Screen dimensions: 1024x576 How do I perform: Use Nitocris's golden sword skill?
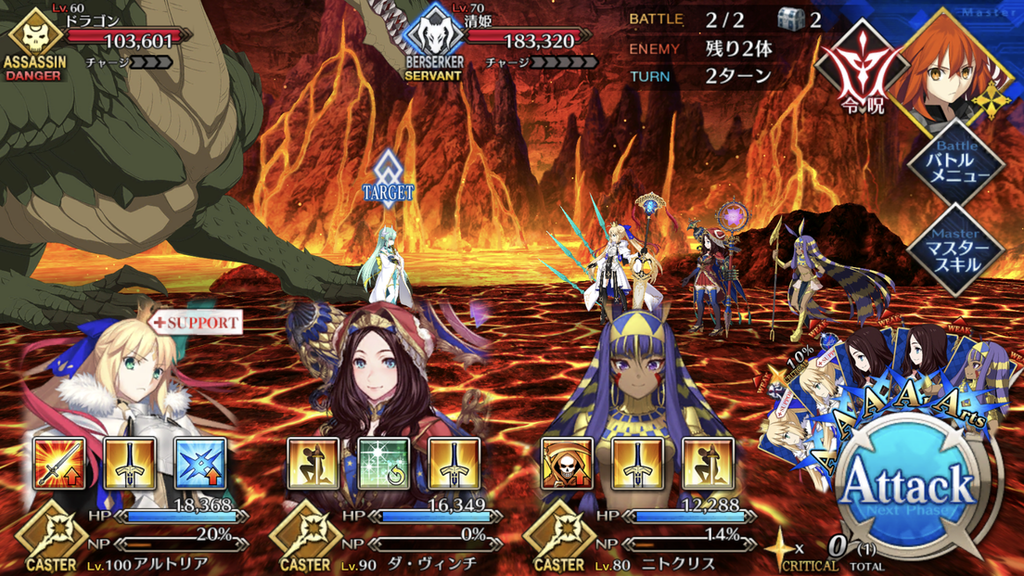coord(637,463)
